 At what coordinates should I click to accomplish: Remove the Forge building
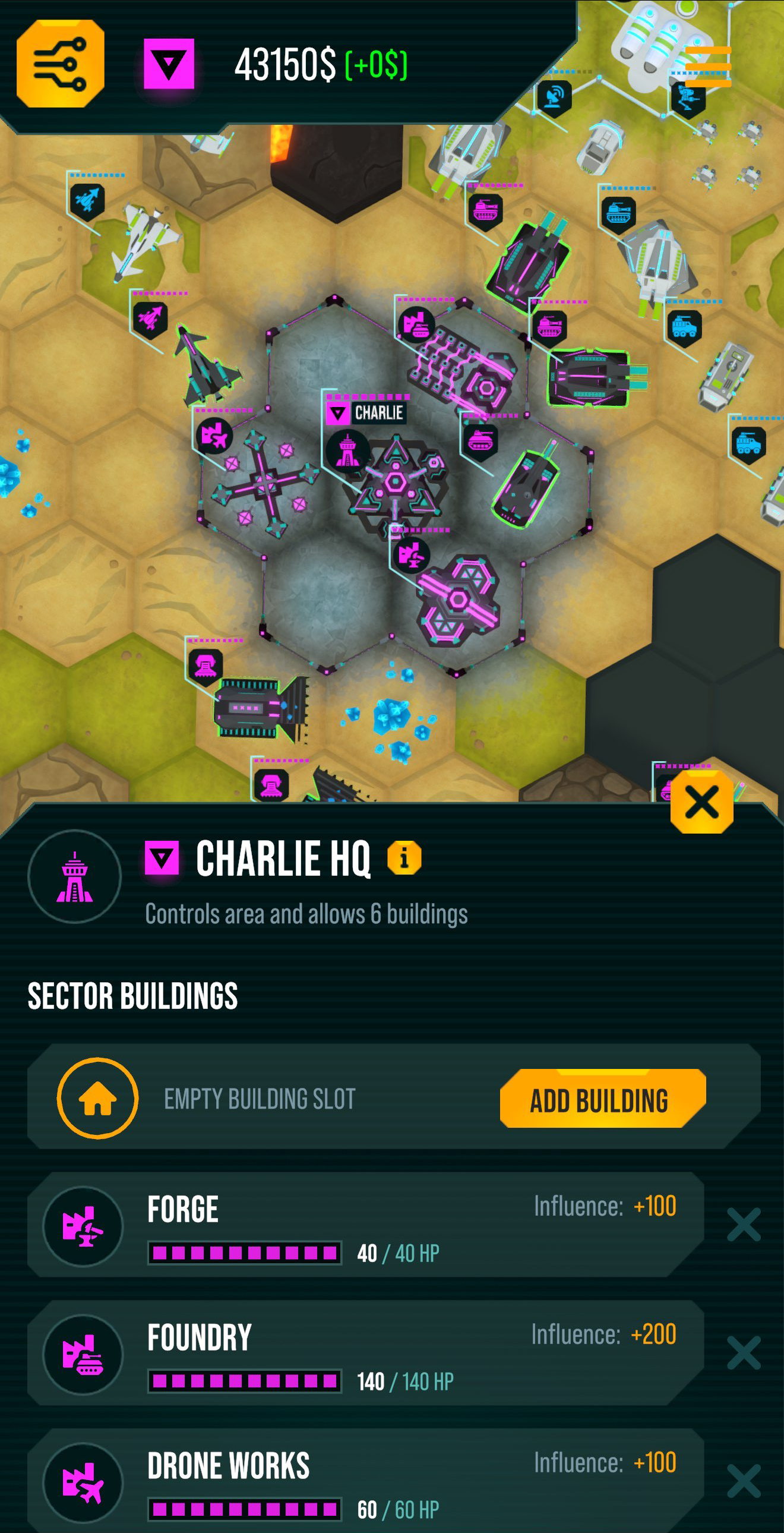click(x=744, y=1225)
